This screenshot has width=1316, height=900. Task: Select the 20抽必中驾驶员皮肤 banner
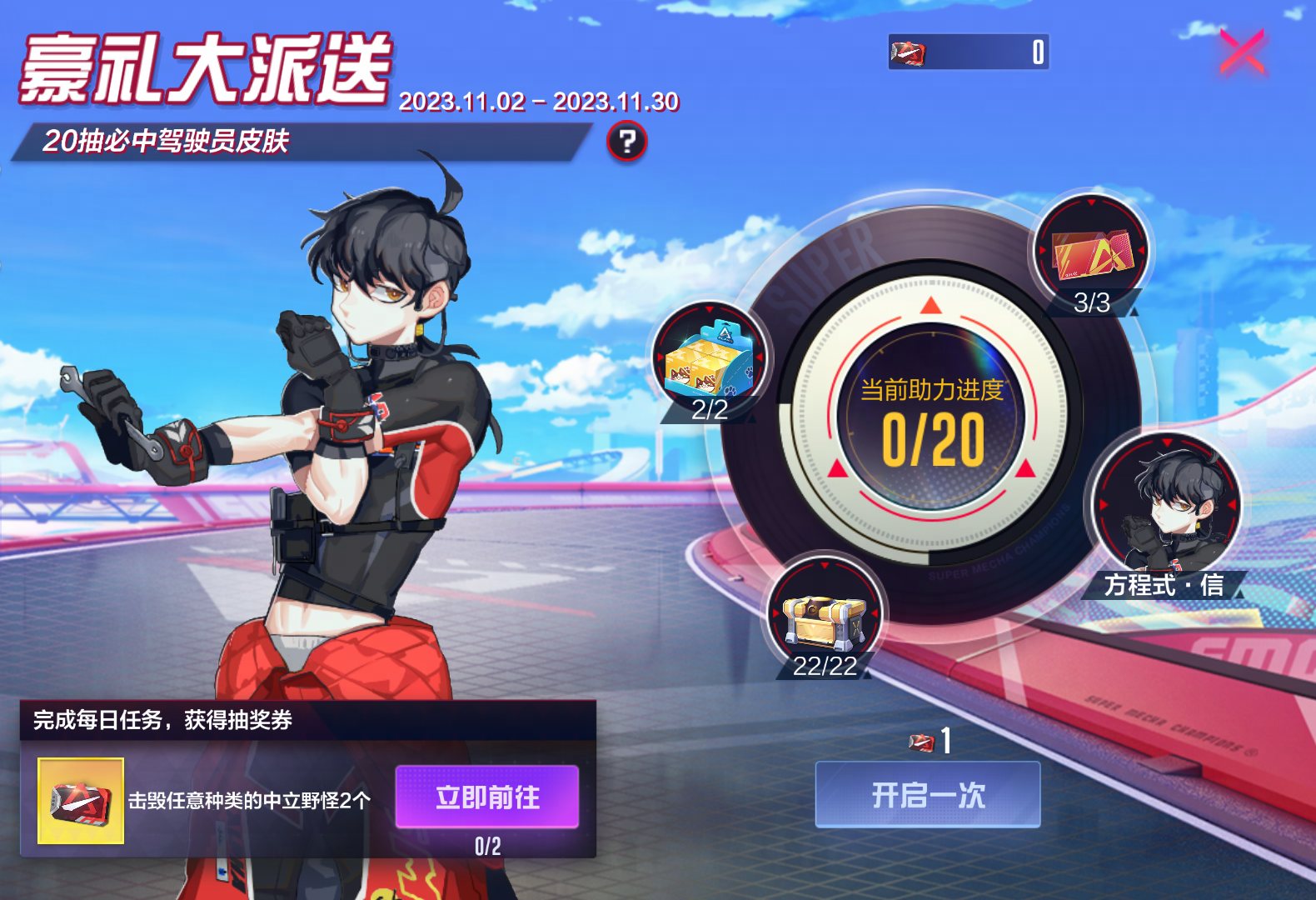tap(167, 140)
